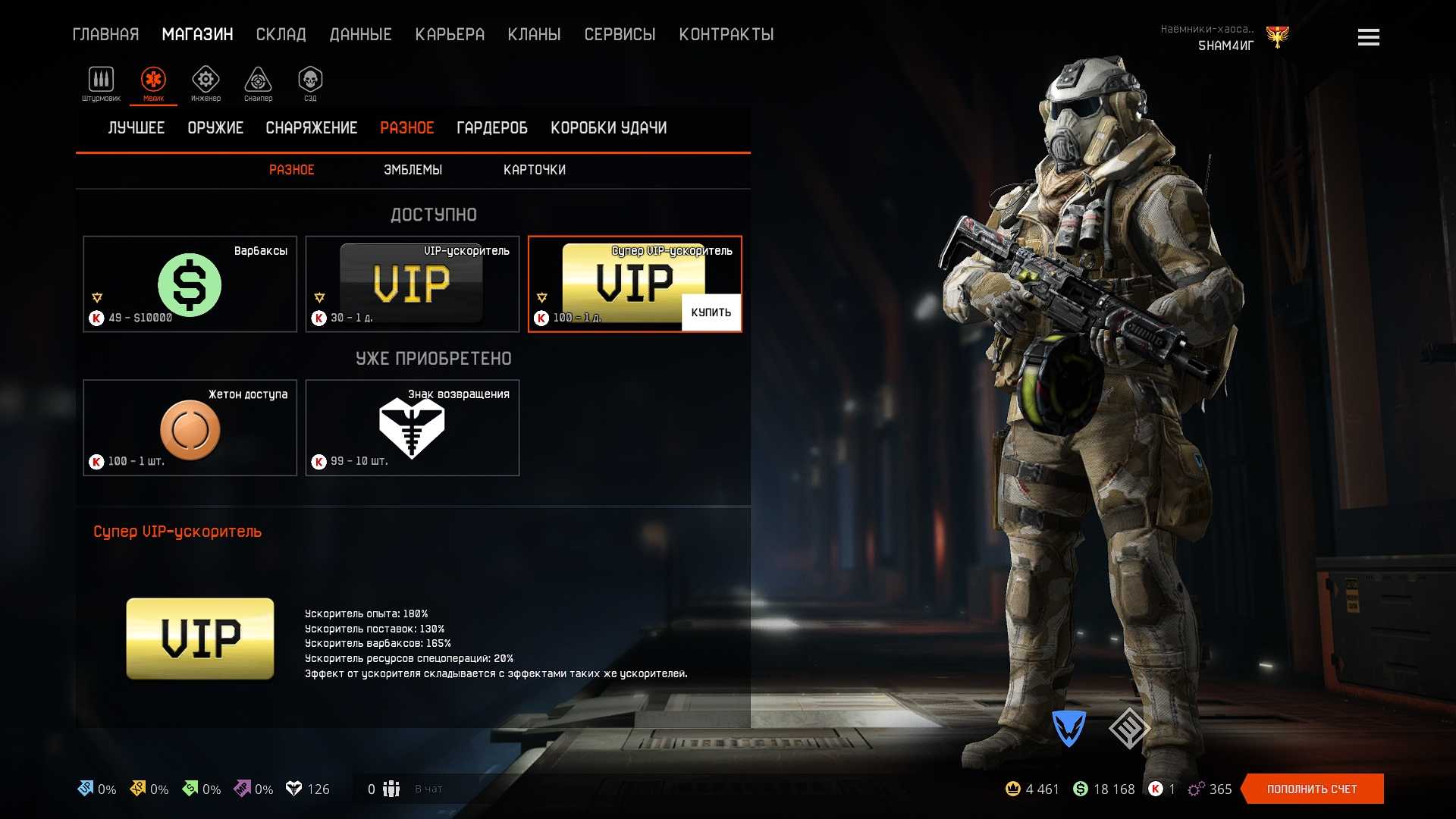Select the Снайпер class icon

pyautogui.click(x=258, y=80)
